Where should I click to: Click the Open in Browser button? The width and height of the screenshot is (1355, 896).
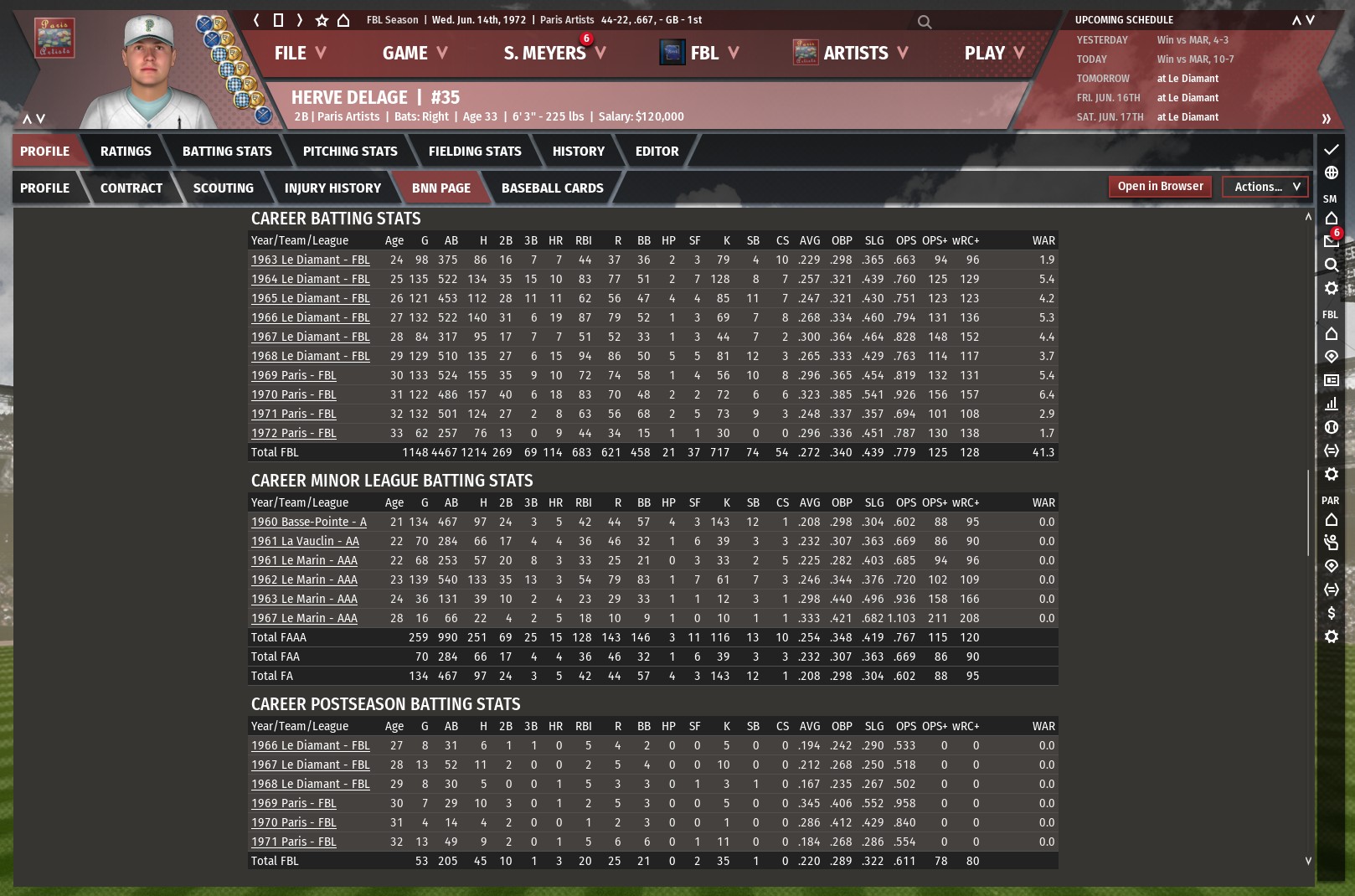(1160, 187)
